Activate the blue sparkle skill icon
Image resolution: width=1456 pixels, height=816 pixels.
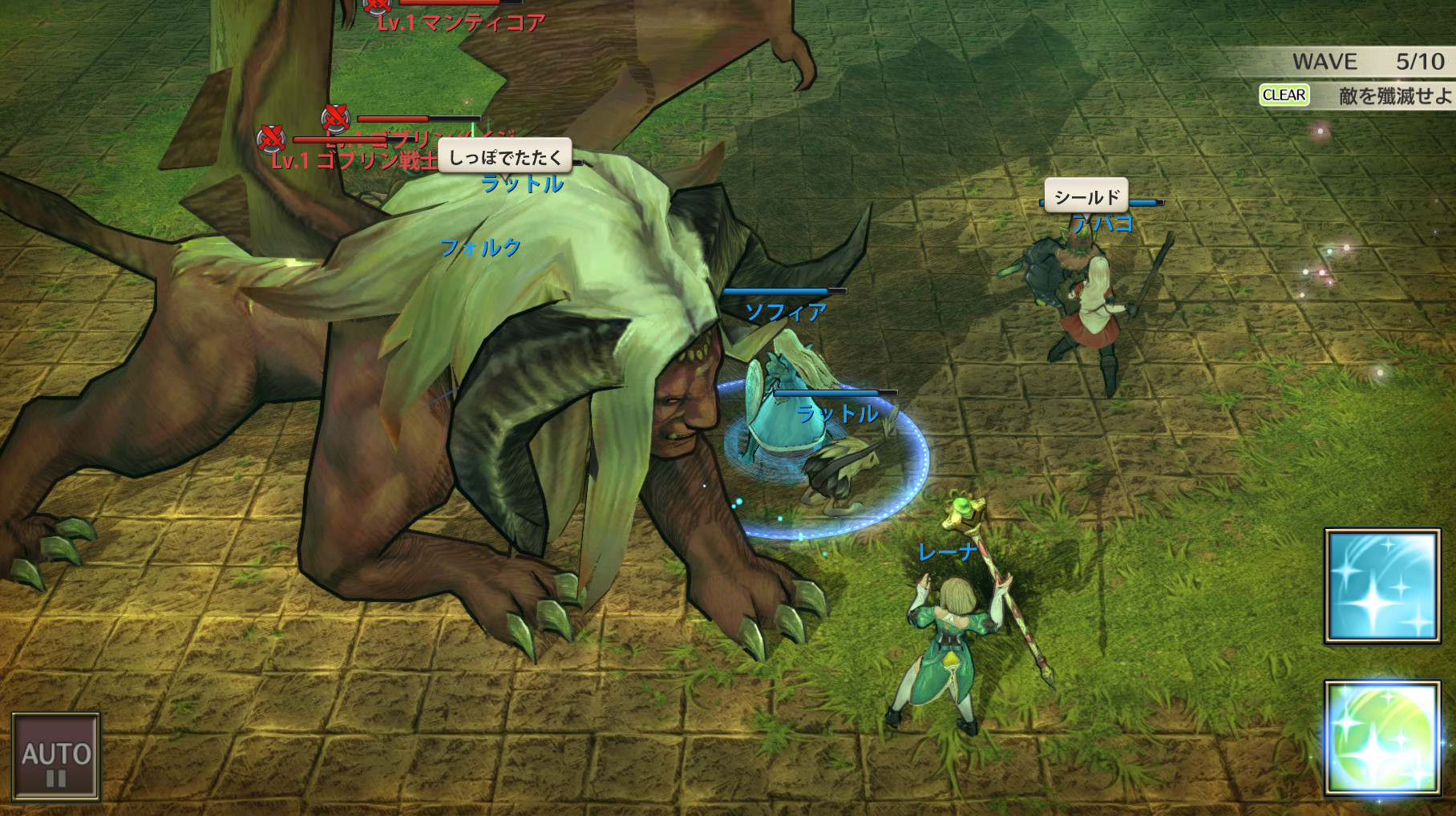(x=1381, y=586)
